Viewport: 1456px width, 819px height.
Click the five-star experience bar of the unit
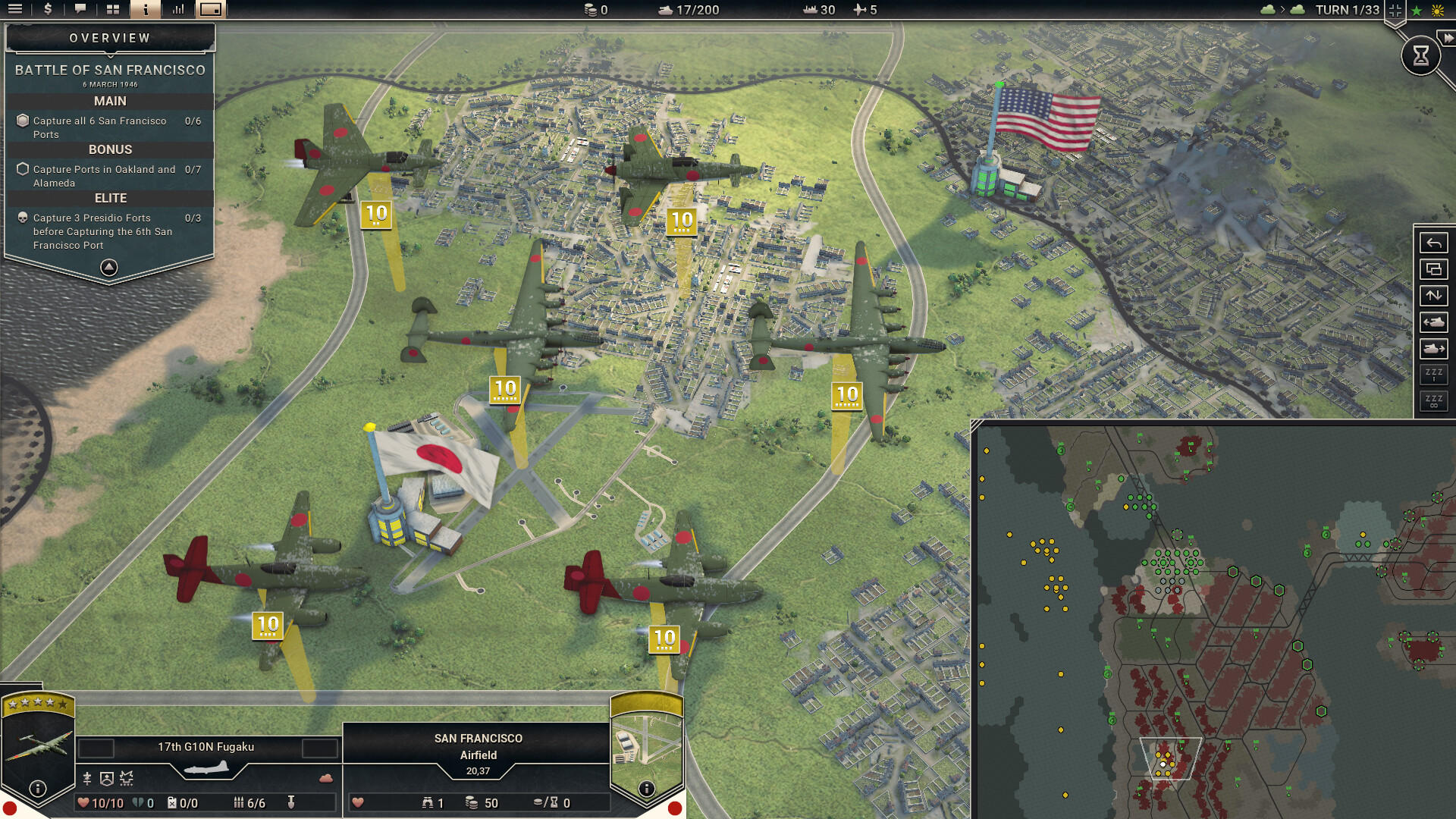36,704
